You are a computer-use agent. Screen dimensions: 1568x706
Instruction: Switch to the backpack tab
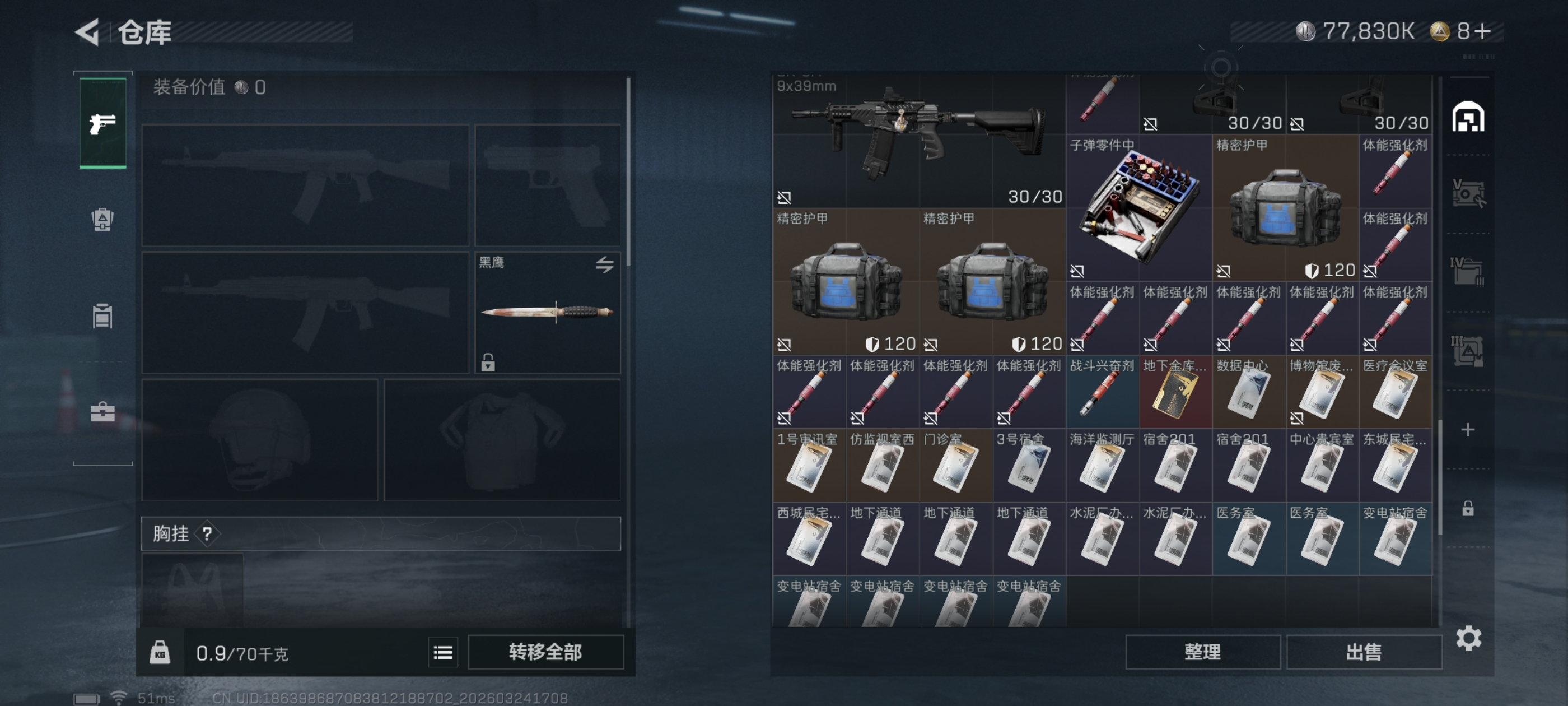tap(102, 219)
